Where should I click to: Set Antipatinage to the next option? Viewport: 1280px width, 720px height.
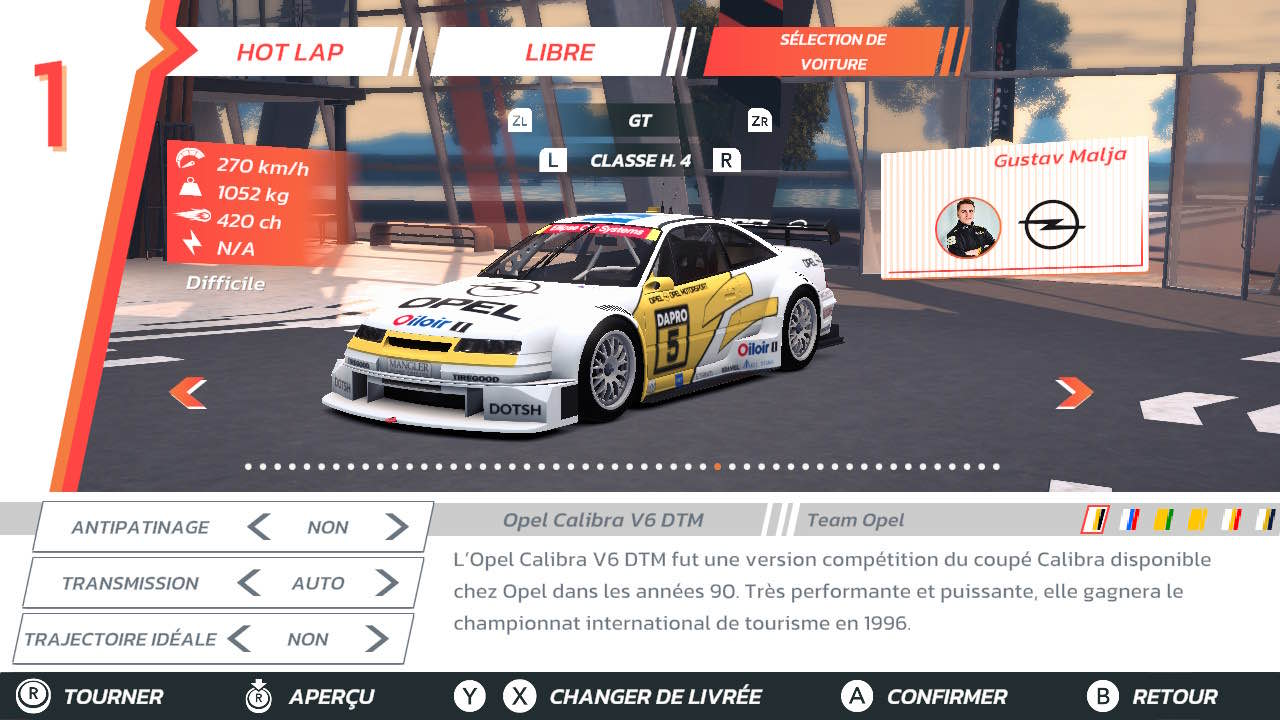coord(397,527)
